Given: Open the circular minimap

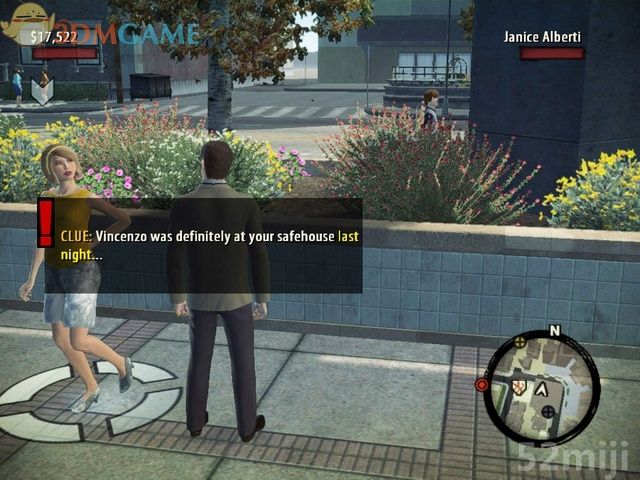Looking at the screenshot, I should 541,386.
